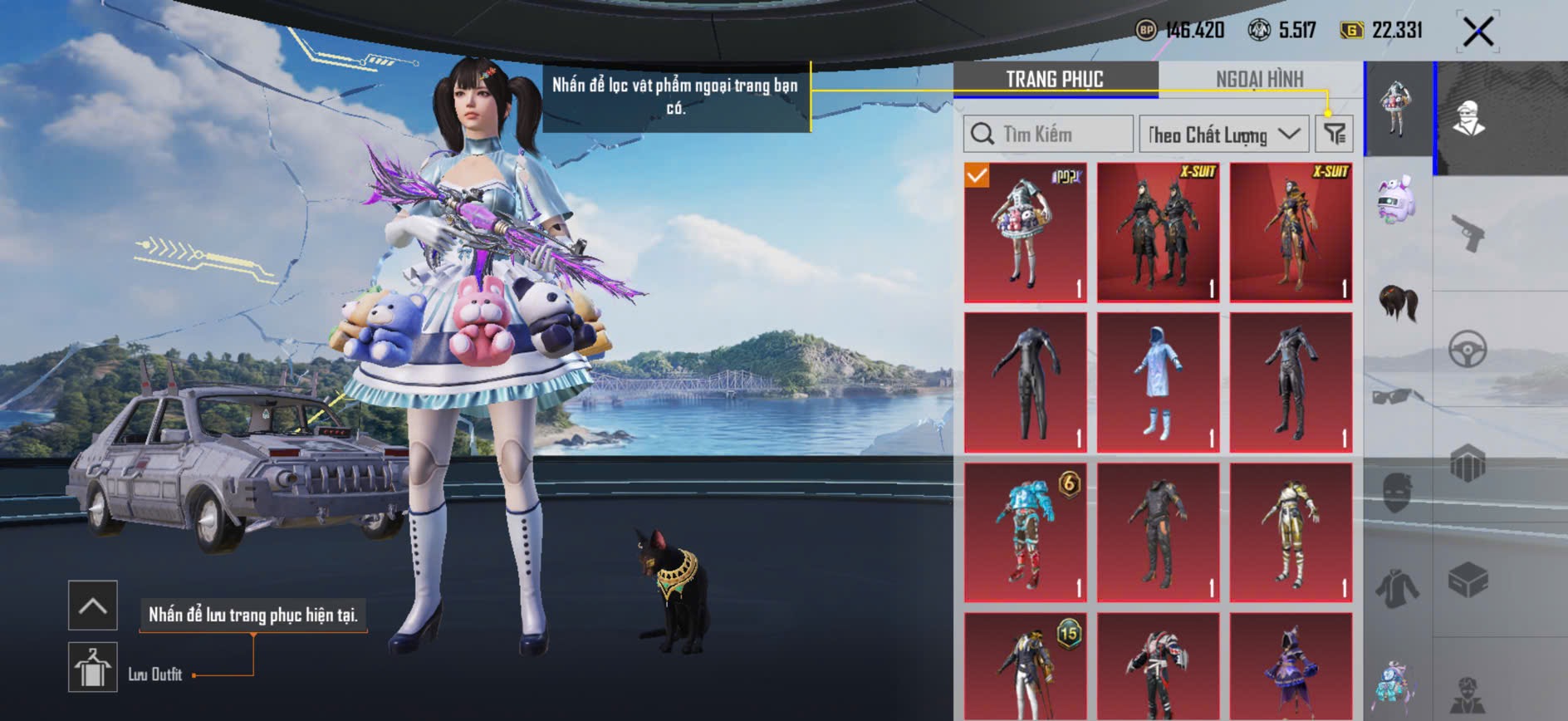Open the pistol weapon skins category
This screenshot has height=721, width=1568.
(x=1468, y=233)
